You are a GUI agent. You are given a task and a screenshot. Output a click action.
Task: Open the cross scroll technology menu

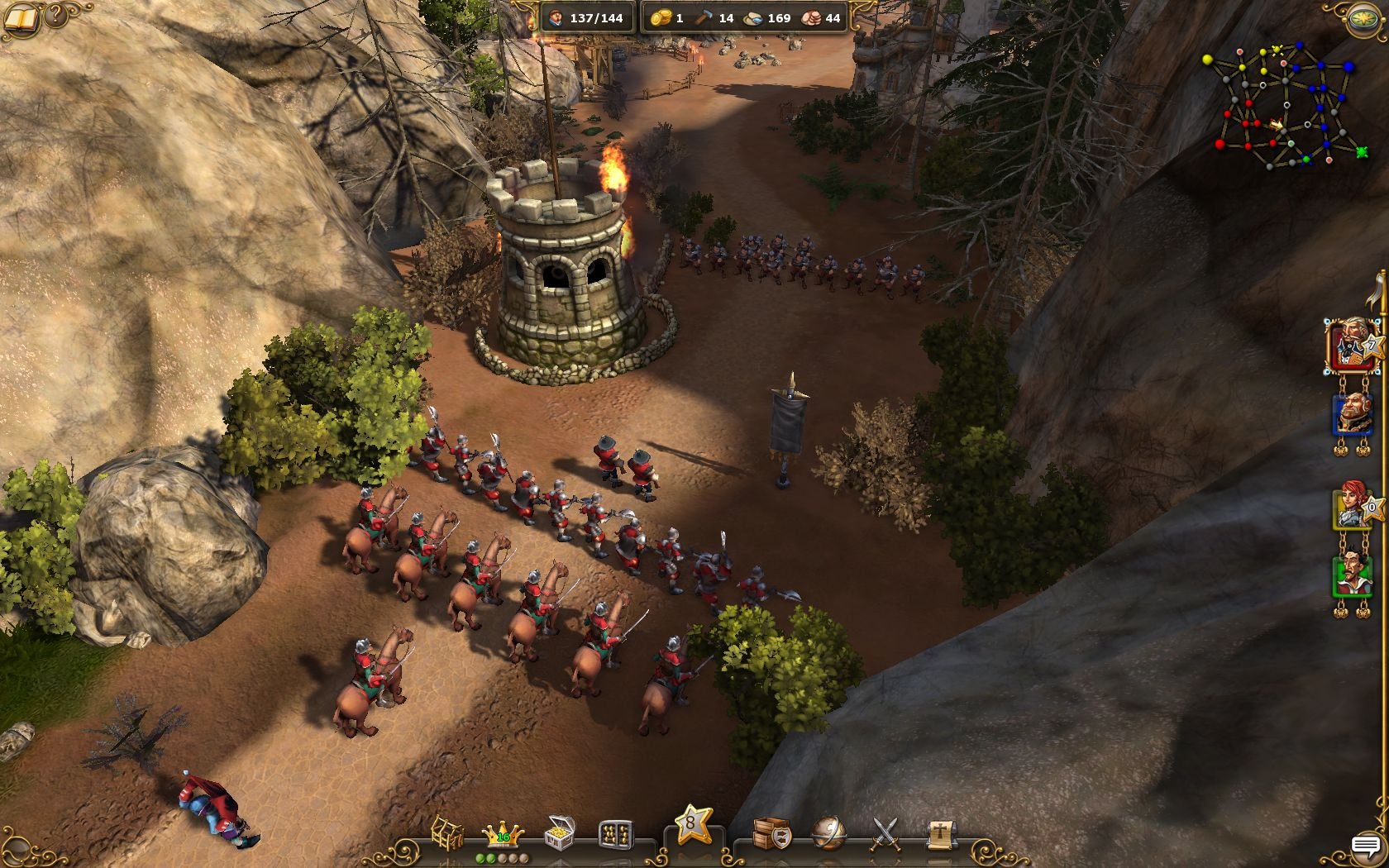(x=941, y=835)
